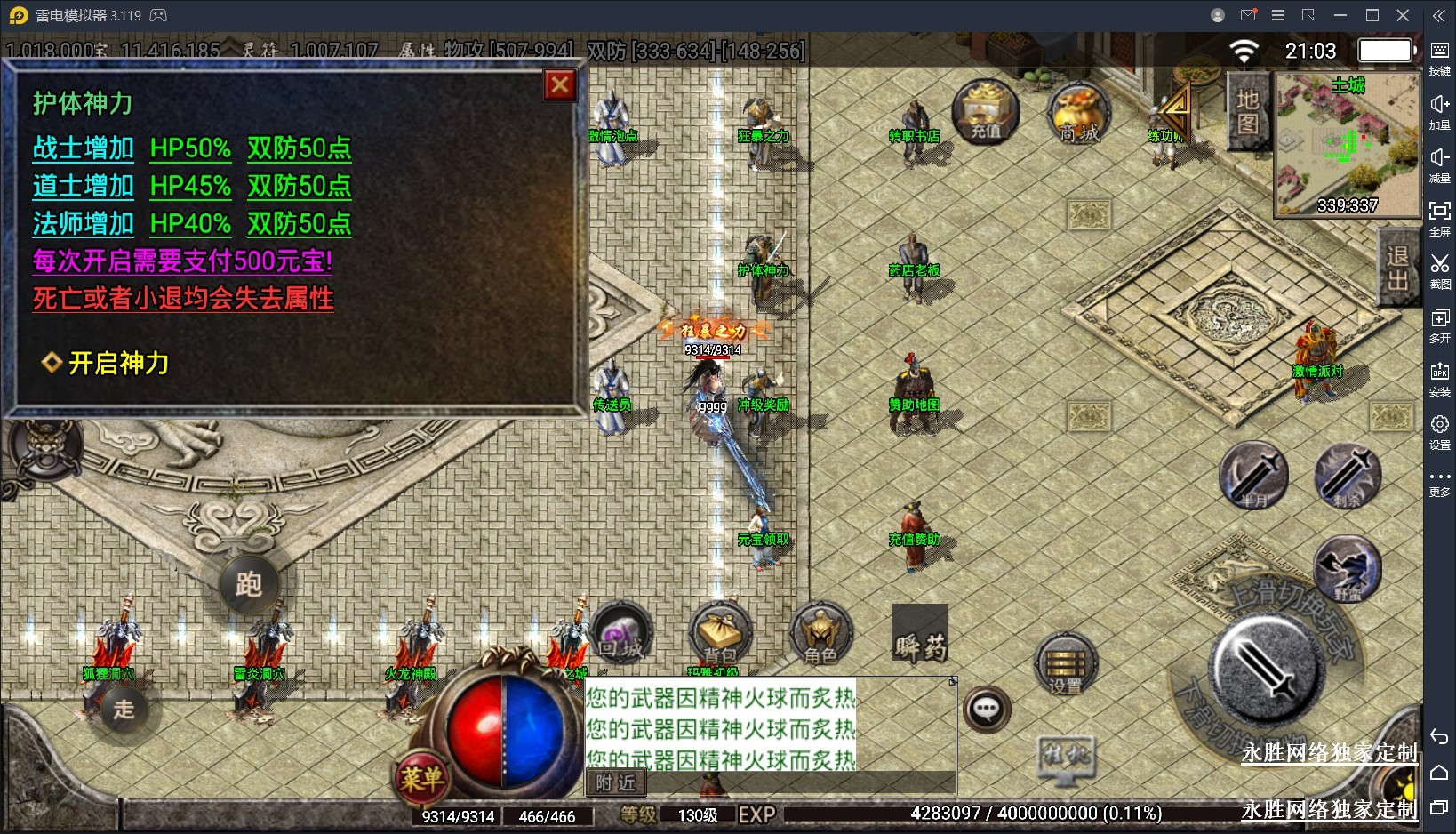This screenshot has width=1456, height=834.
Task: Use the 野蛮 charge skill
Action: click(1348, 569)
